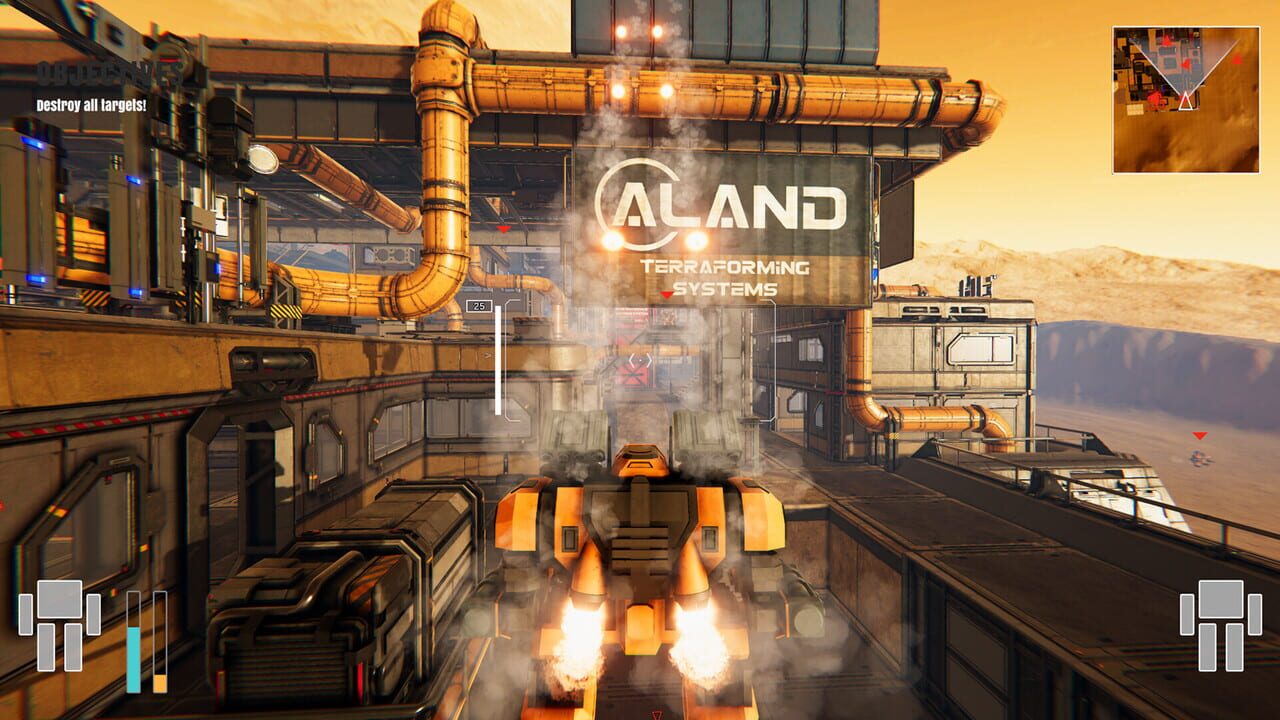This screenshot has width=1280, height=720.
Task: Click the right arm segment on mech diagram
Action: [x=94, y=614]
